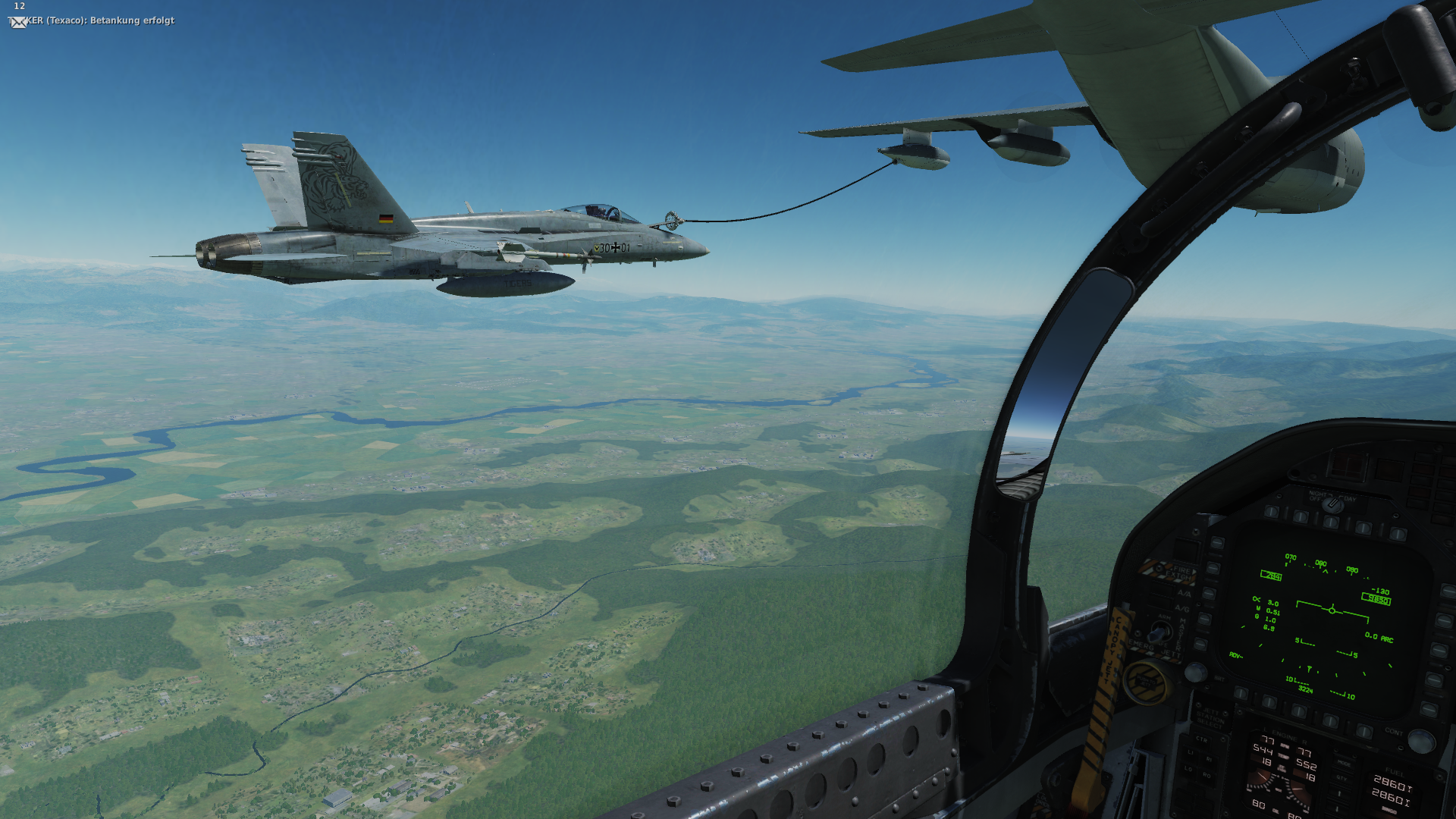
Task: Select the A/A master mode button
Action: (1183, 594)
